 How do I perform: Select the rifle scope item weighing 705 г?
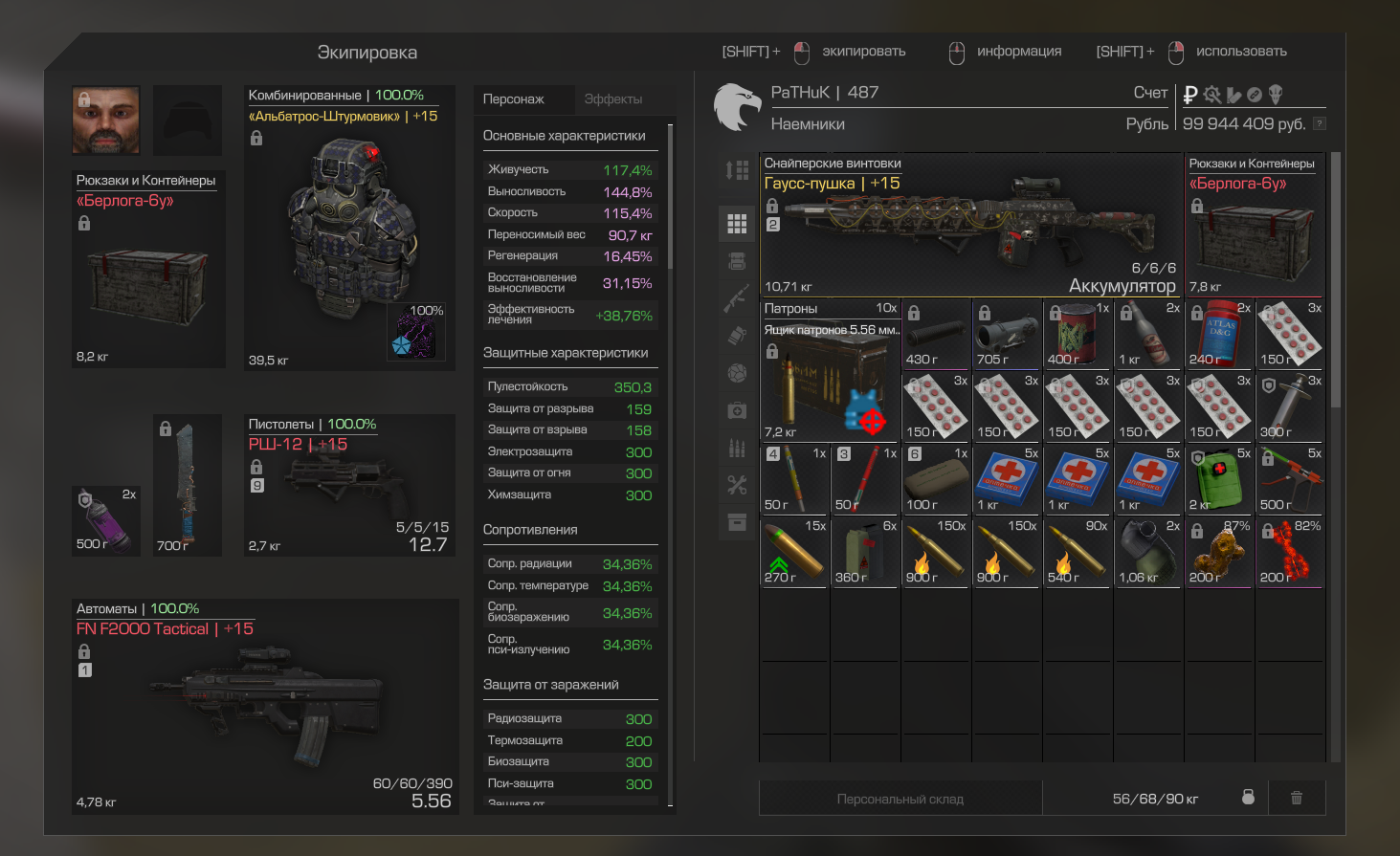(1008, 334)
